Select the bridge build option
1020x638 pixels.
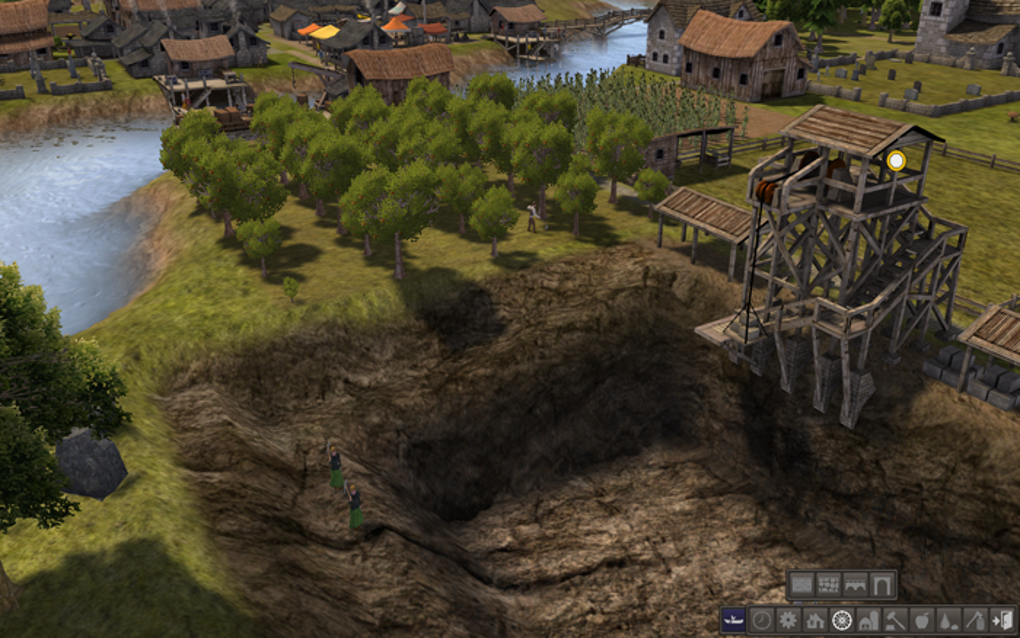855,585
